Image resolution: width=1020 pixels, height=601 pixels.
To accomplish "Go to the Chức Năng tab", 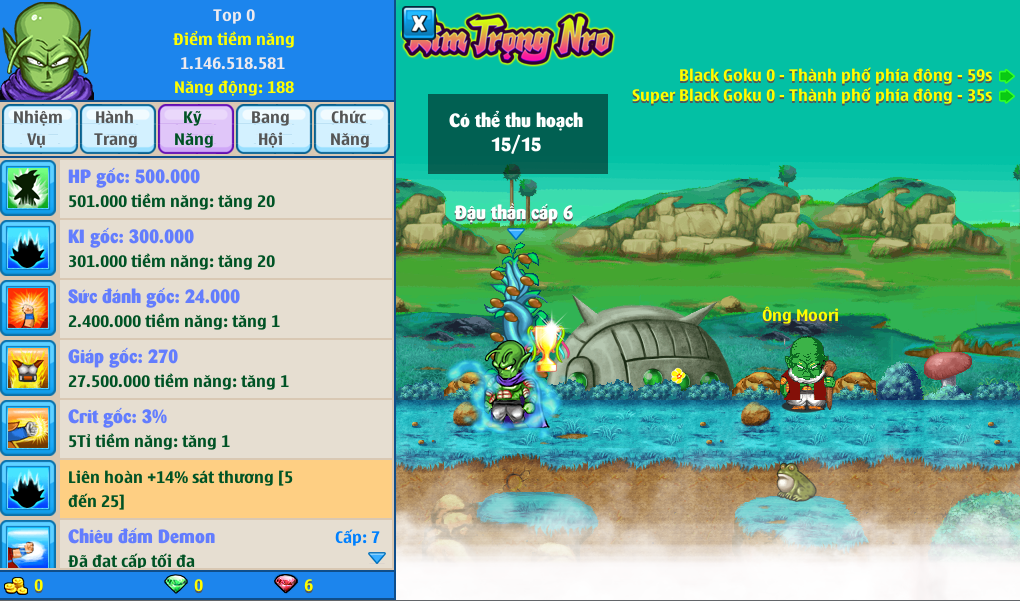I will tap(350, 129).
